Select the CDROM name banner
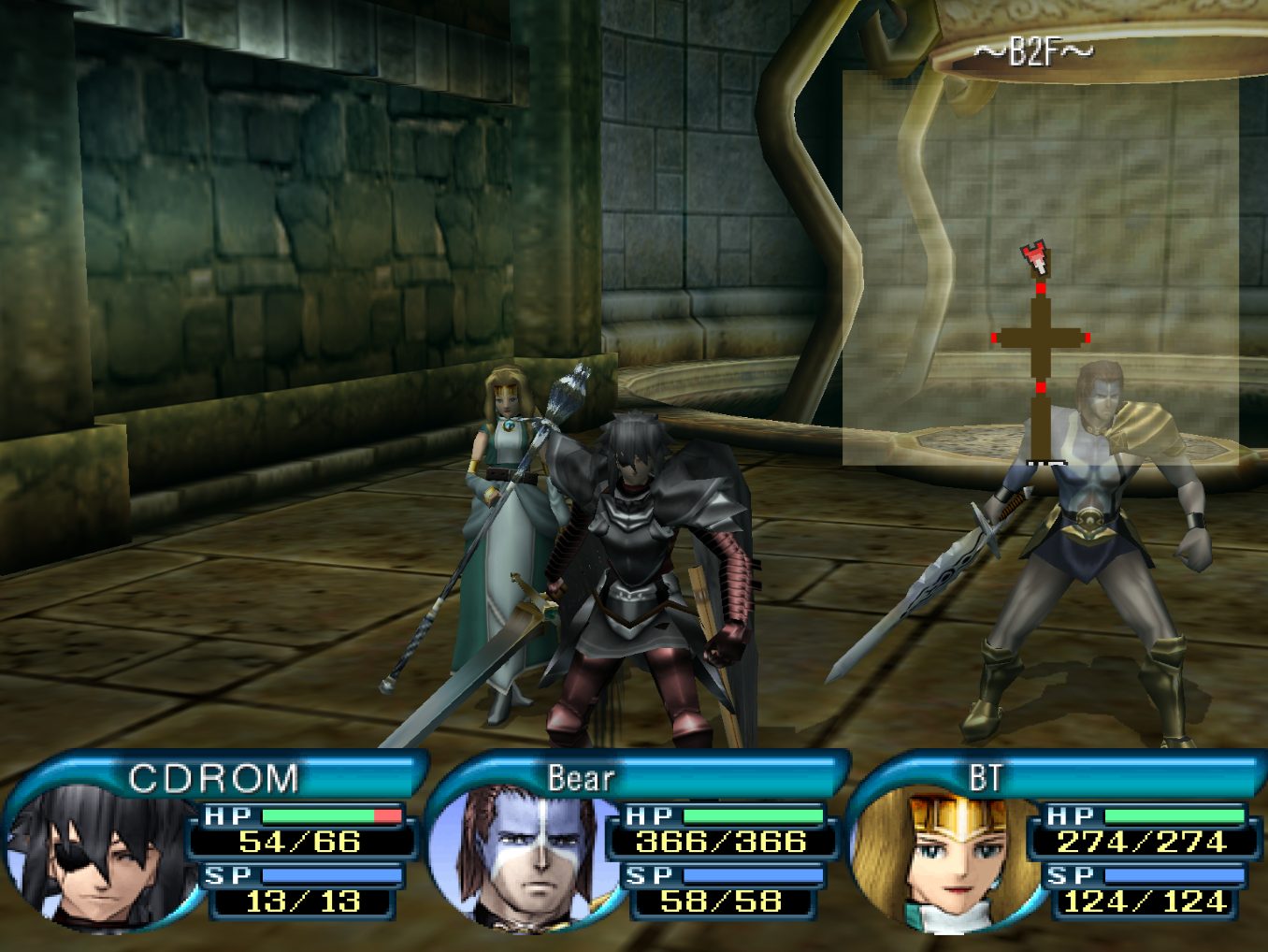1268x952 pixels. (x=213, y=778)
